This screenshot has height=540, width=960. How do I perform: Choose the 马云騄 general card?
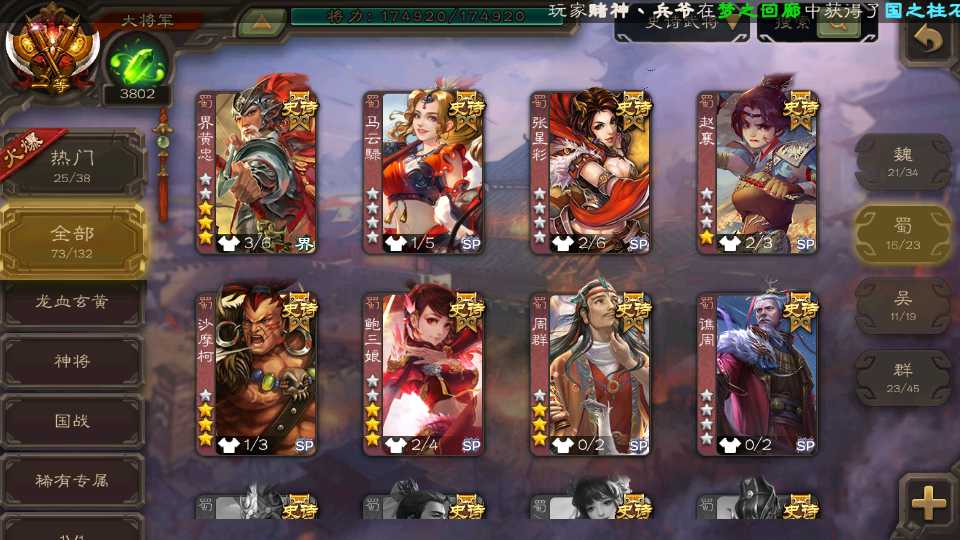click(x=424, y=172)
